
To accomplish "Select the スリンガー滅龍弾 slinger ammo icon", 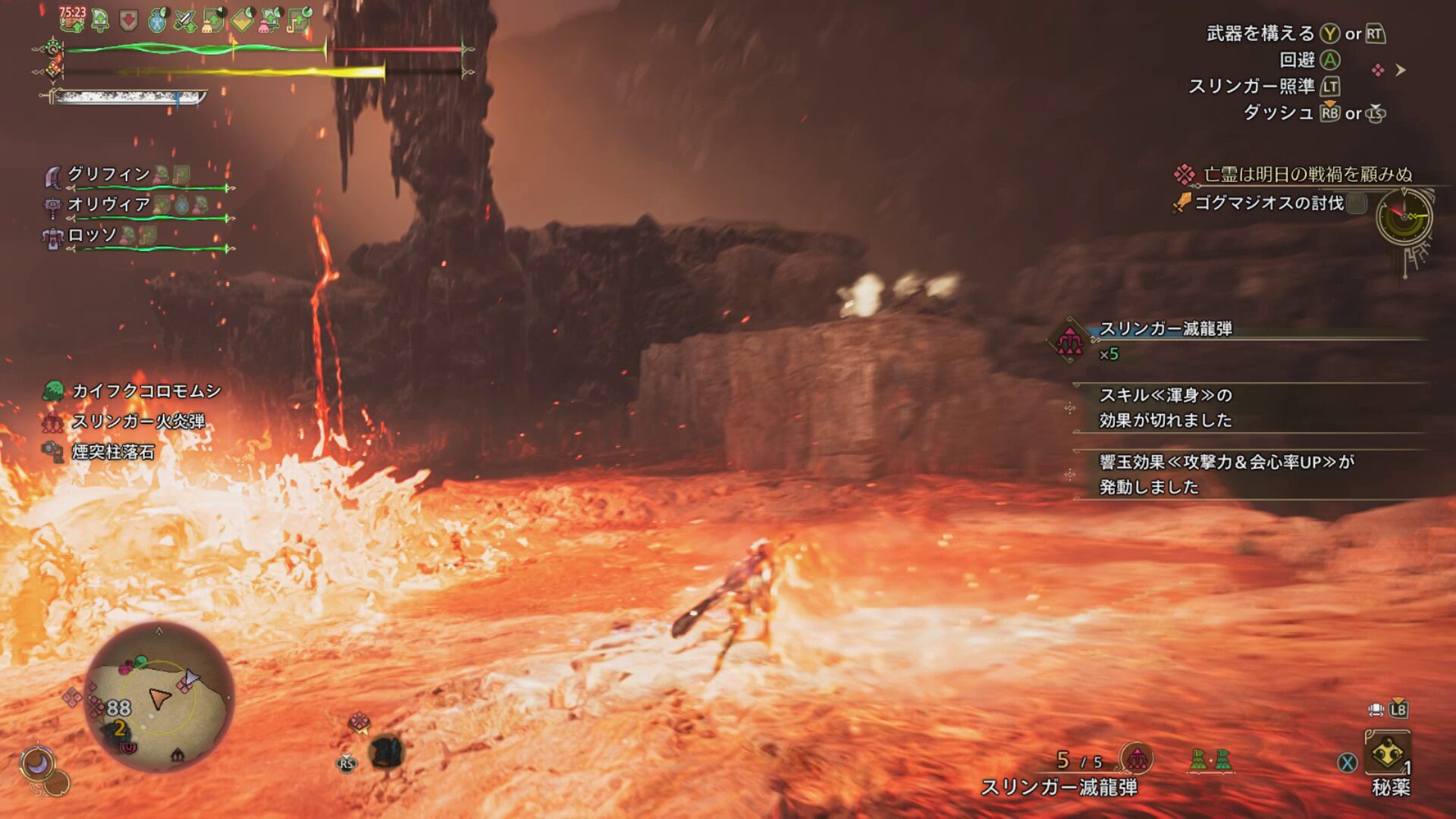I will pyautogui.click(x=1136, y=758).
